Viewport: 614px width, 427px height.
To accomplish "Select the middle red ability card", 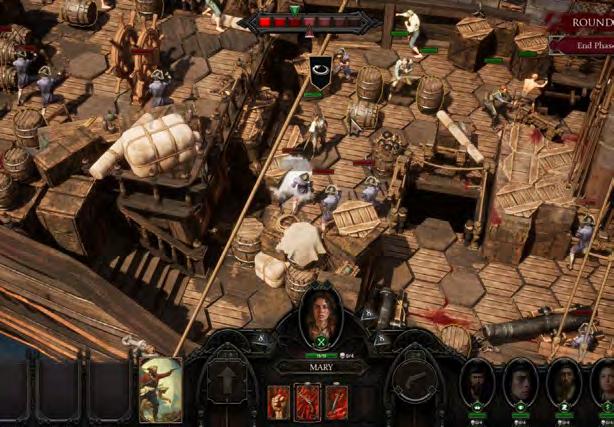I will 308,402.
